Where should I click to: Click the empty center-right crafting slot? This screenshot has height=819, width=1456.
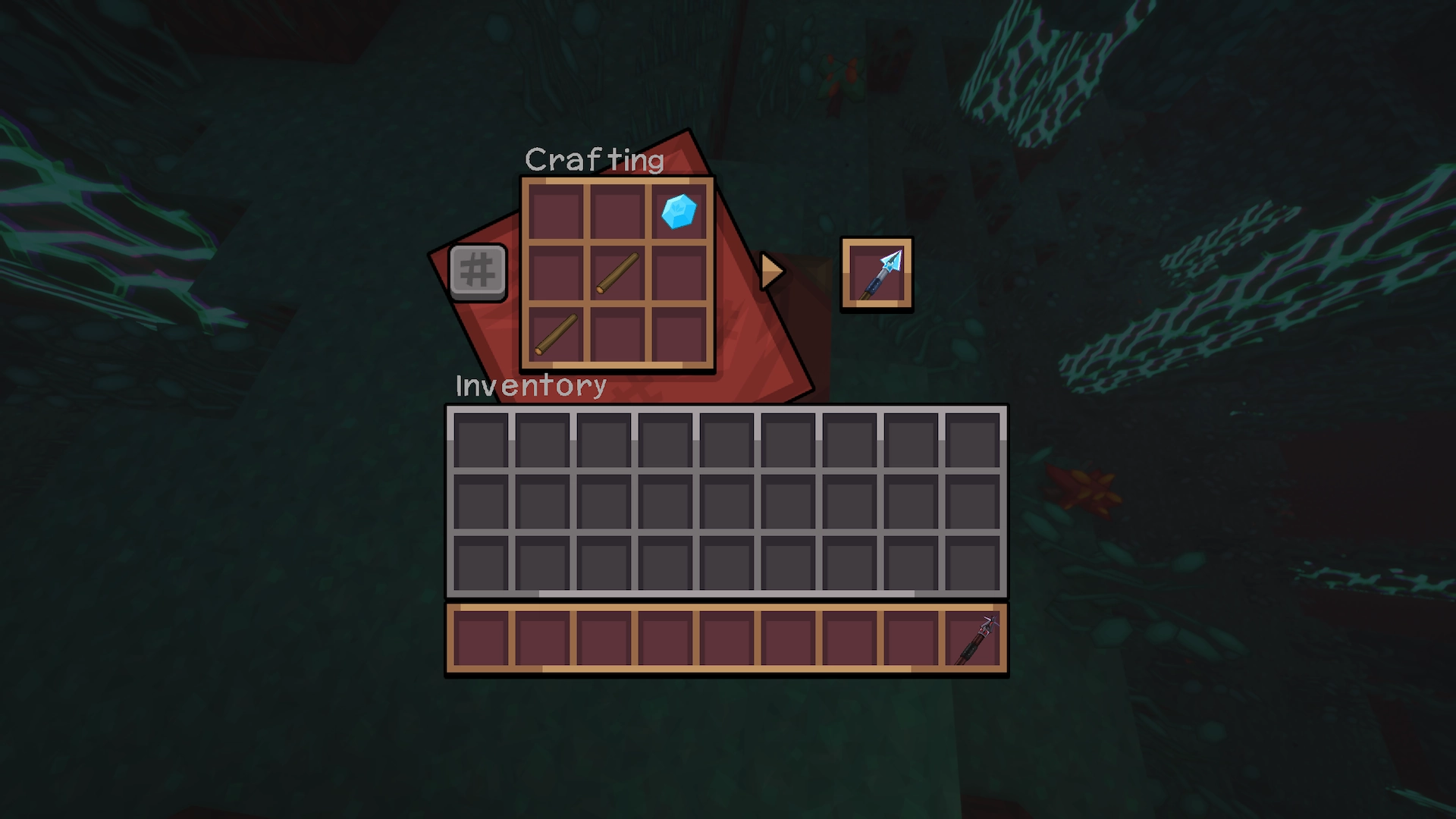(679, 275)
